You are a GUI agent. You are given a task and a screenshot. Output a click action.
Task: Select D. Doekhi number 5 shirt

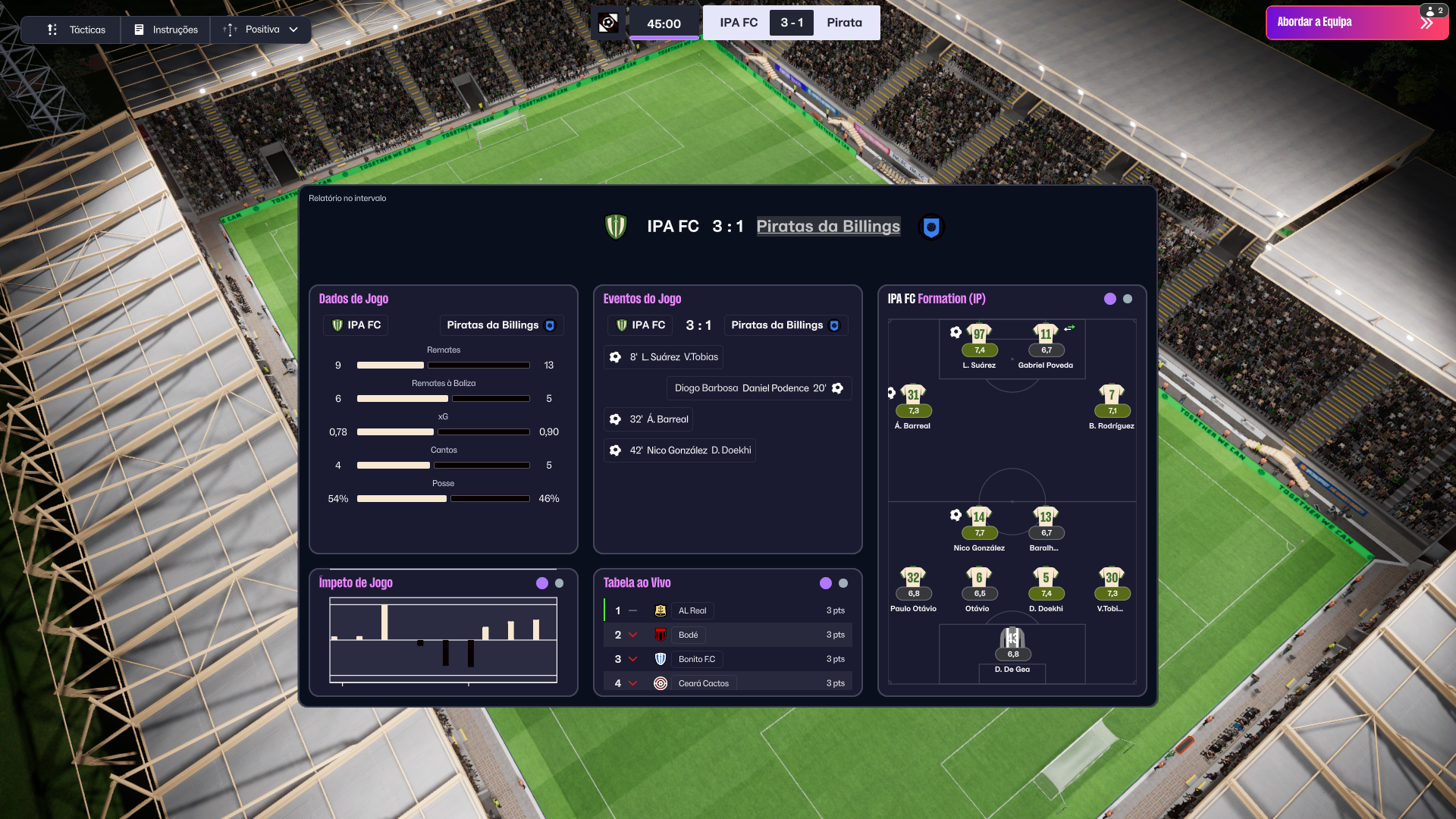[x=1046, y=579]
